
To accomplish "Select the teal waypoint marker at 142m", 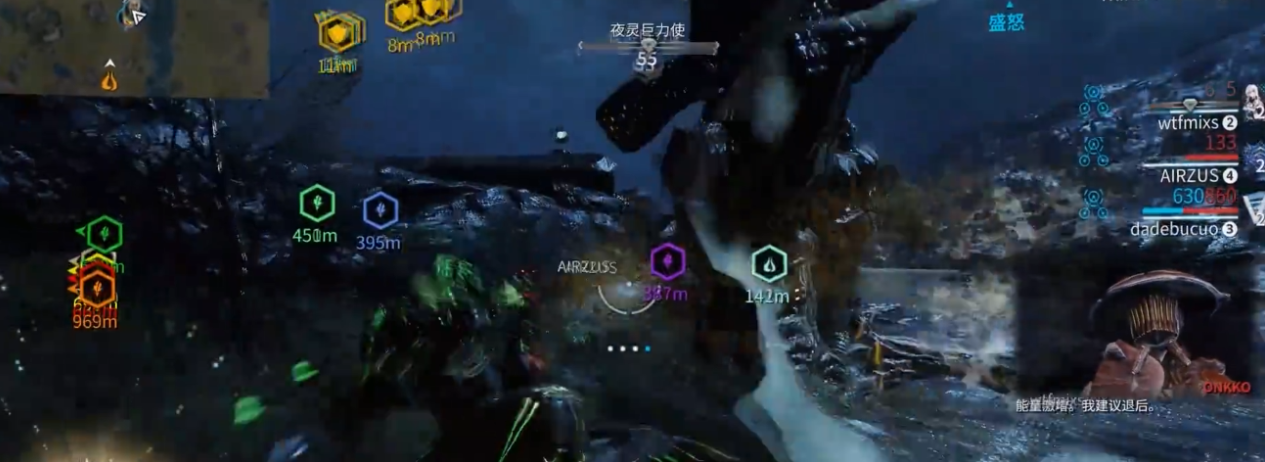I will pyautogui.click(x=768, y=264).
